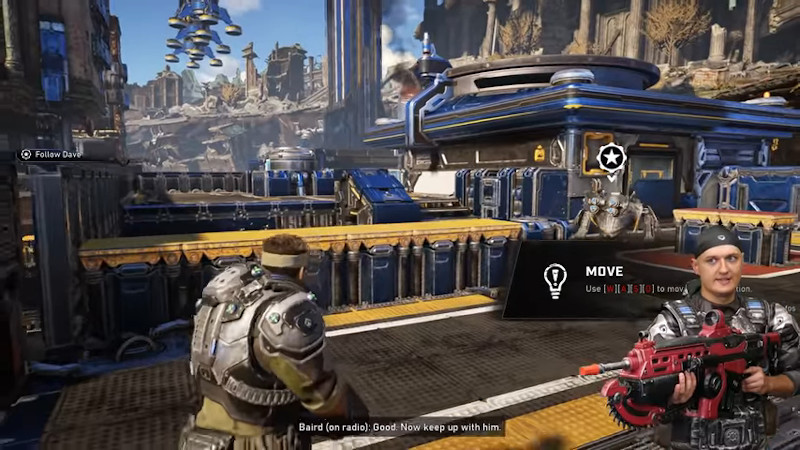Viewport: 800px width, 450px height.
Task: Click the lightbulb hint icon
Action: tap(554, 279)
